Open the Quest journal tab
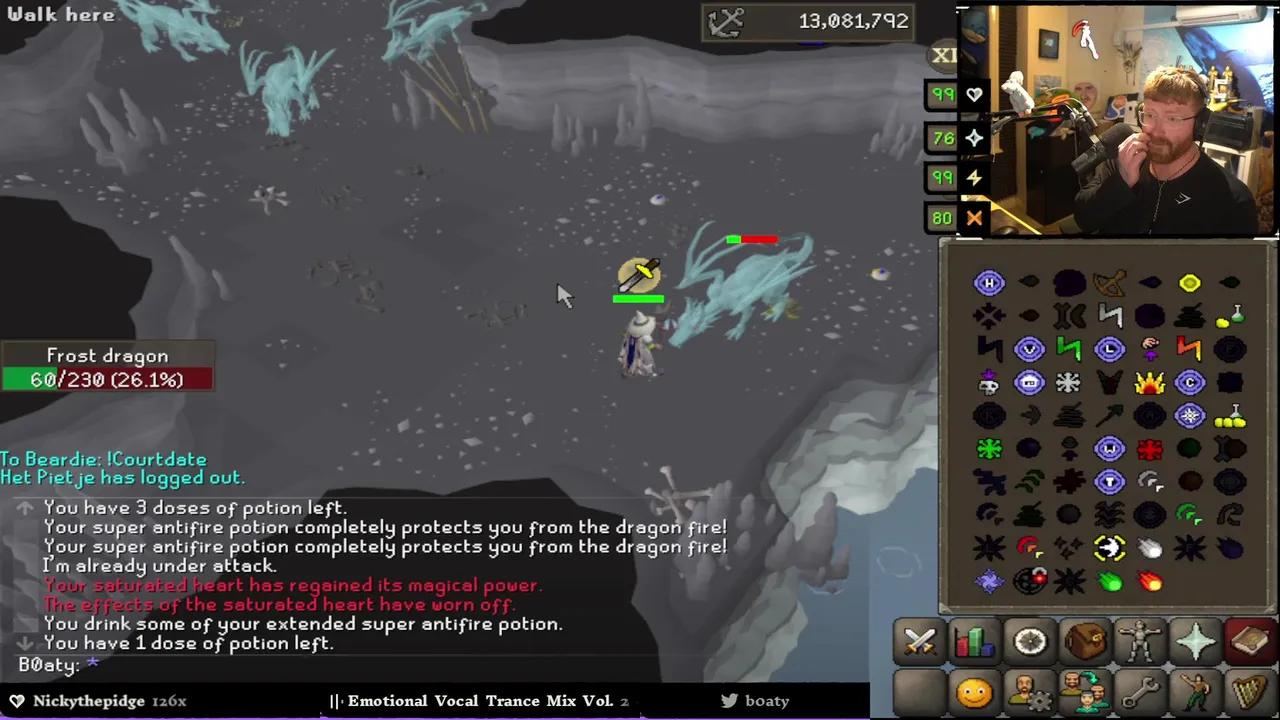The height and width of the screenshot is (720, 1280). click(1030, 642)
